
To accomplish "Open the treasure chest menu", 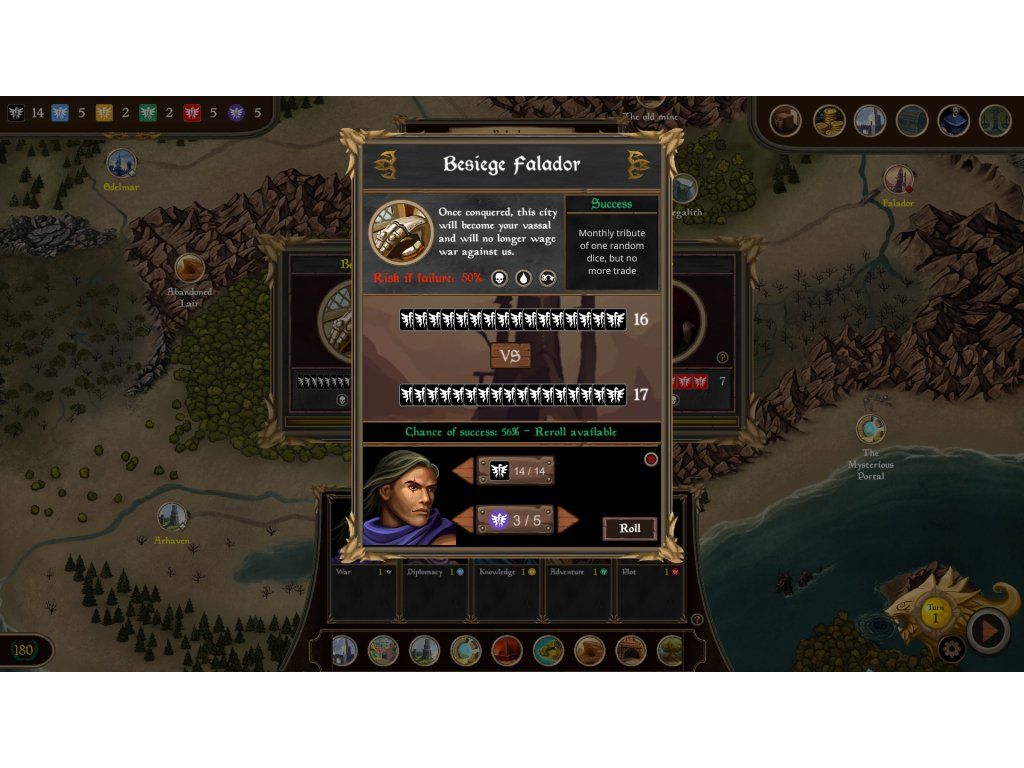I will [911, 121].
